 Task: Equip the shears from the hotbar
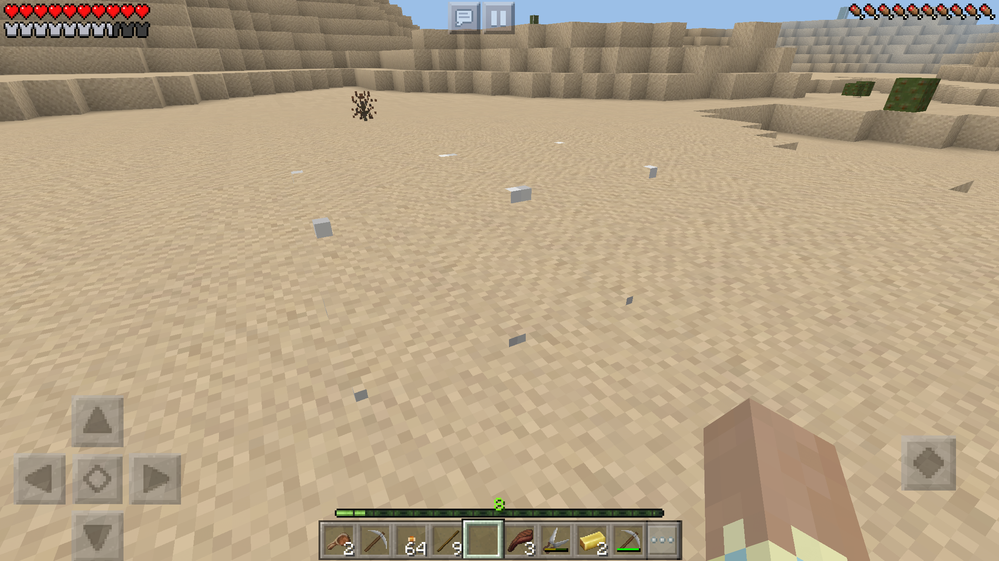click(555, 540)
